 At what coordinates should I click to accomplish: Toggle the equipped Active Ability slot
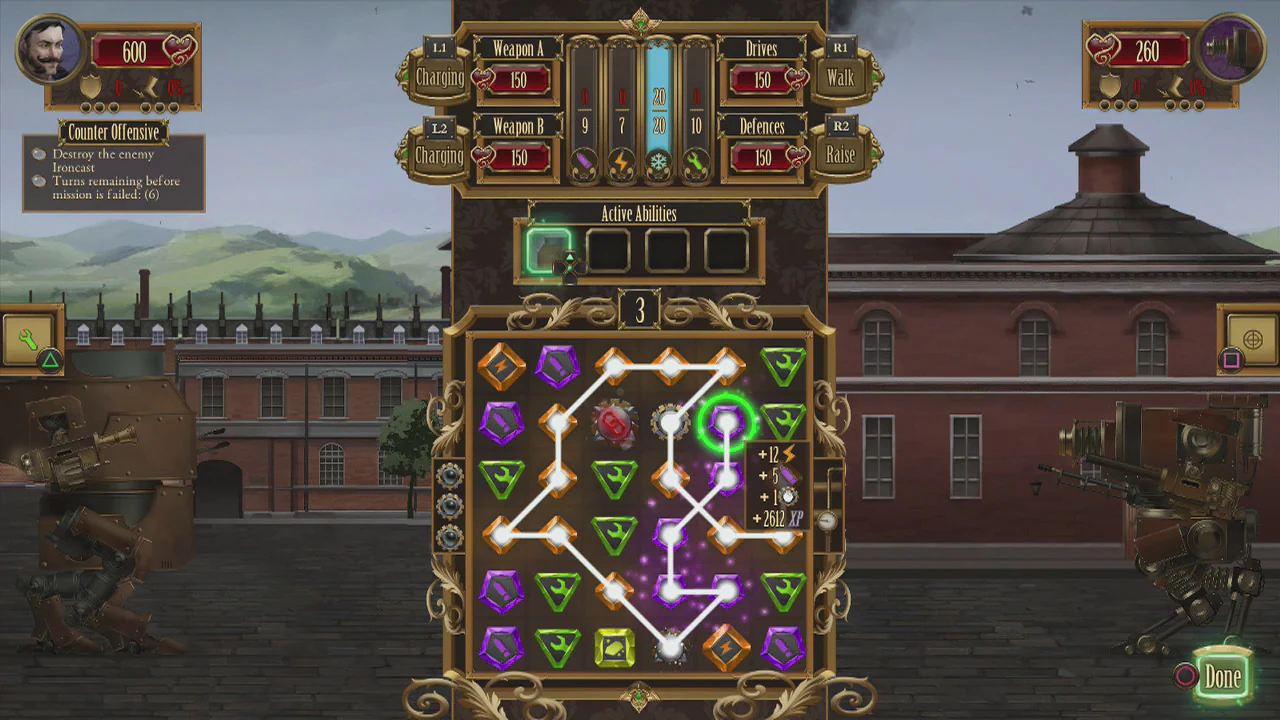(548, 251)
